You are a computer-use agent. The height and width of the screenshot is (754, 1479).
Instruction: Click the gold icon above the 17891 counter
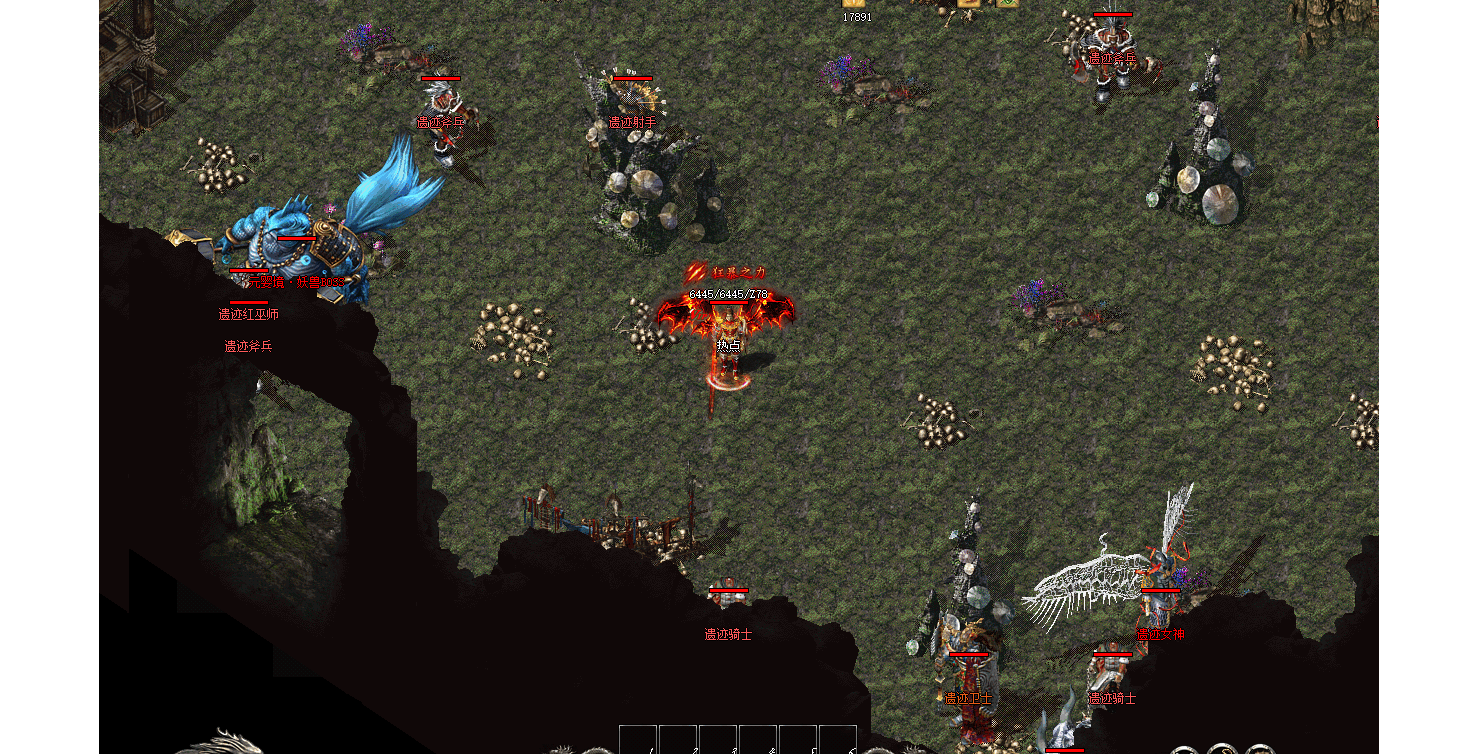854,3
